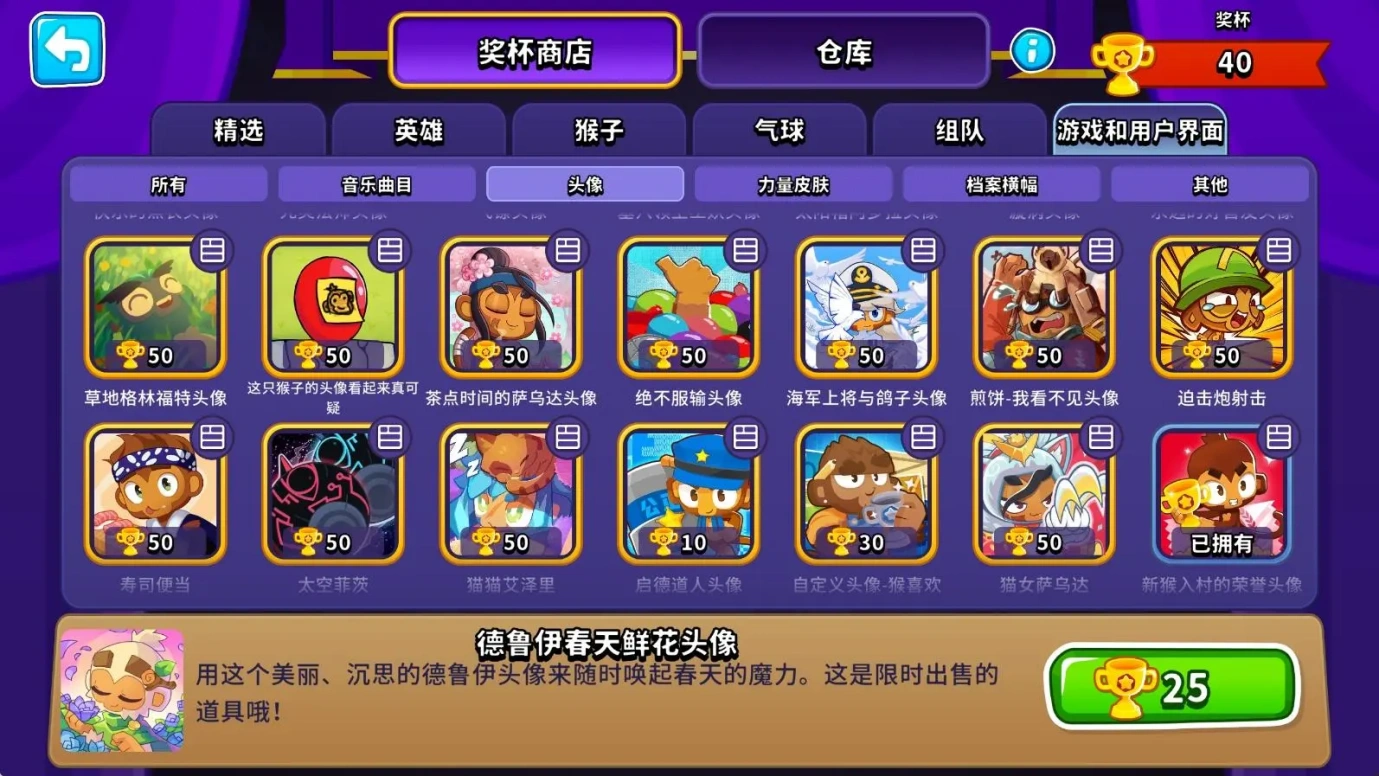Click the druid avatar preview thumbnail
Viewport: 1379px width, 776px height.
coord(118,687)
